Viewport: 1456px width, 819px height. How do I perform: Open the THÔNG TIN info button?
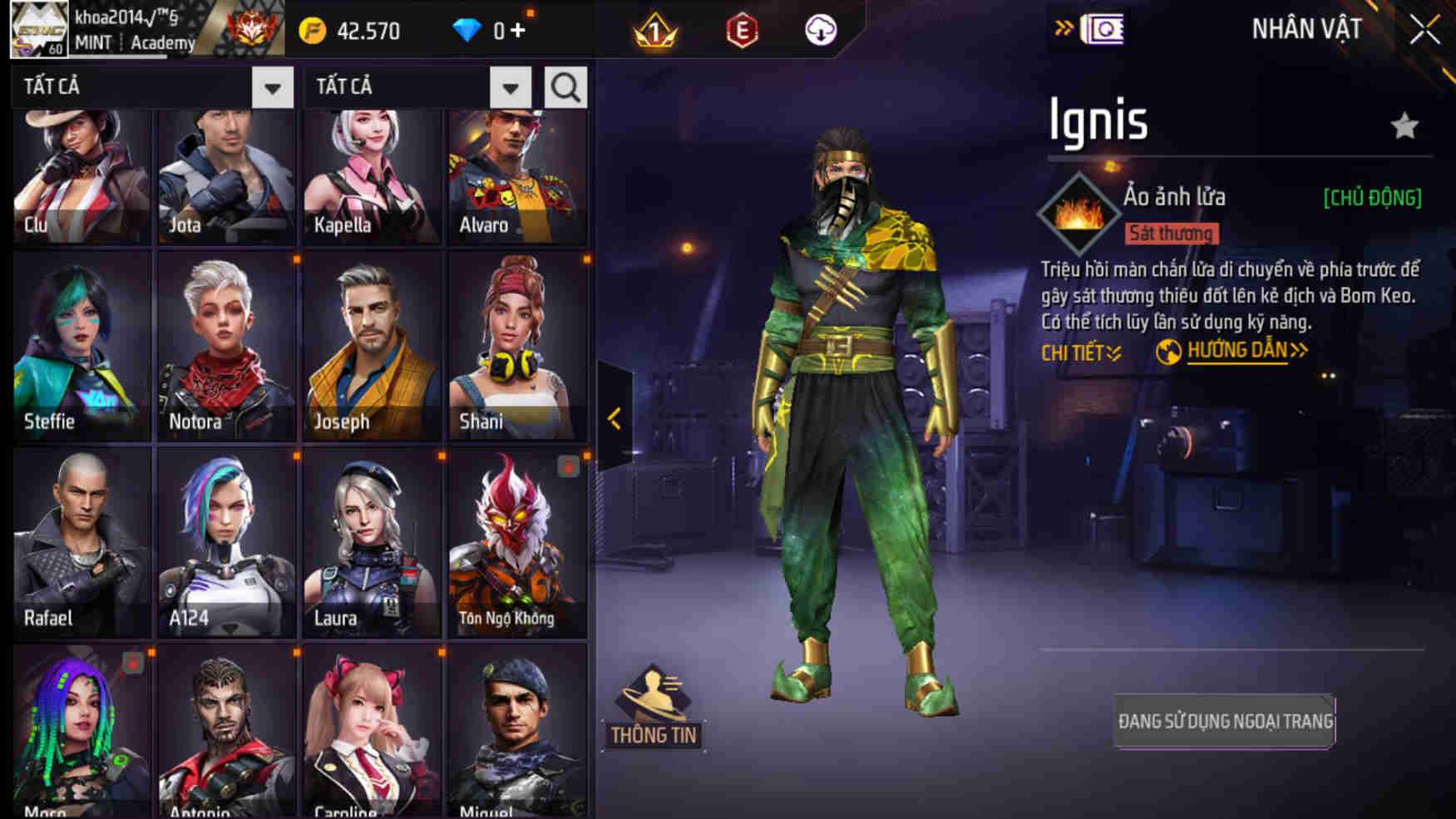[654, 706]
